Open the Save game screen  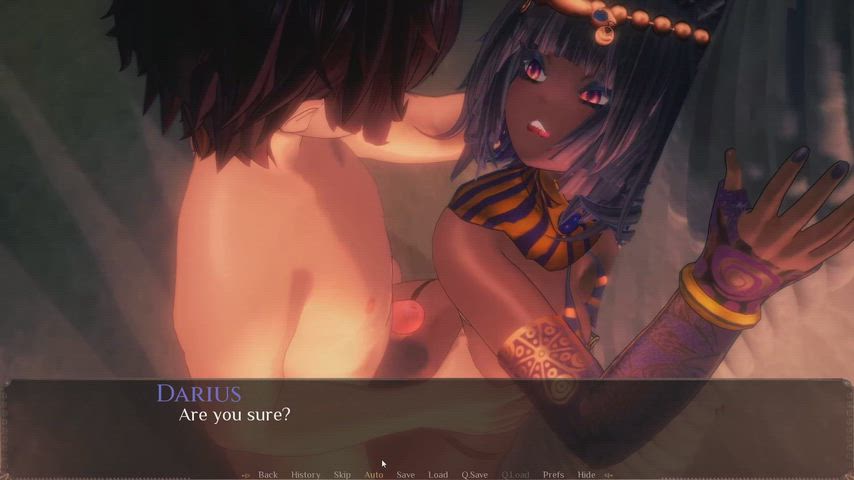(x=405, y=474)
